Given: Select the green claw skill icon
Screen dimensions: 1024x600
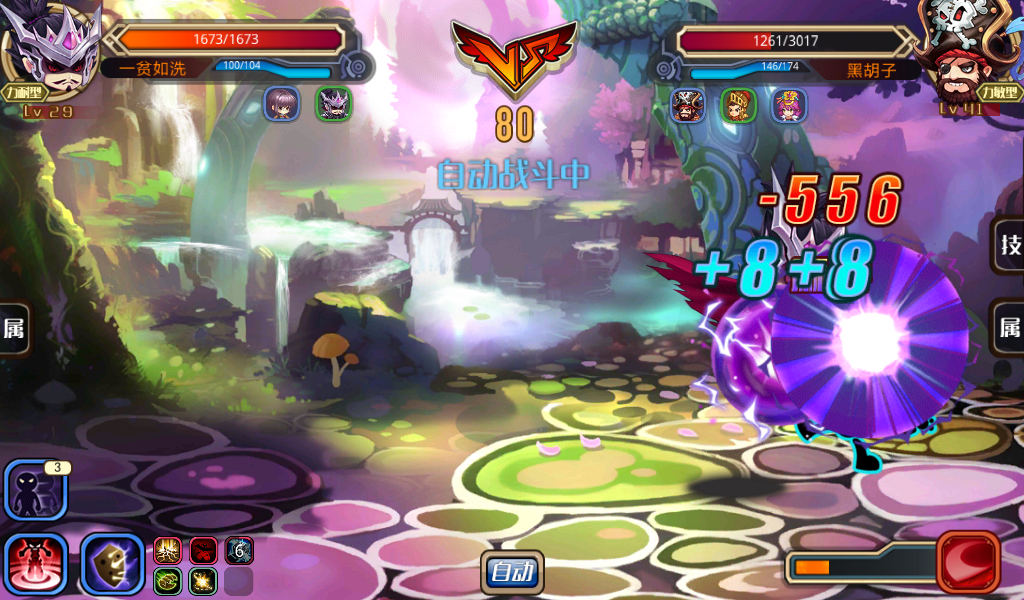Looking at the screenshot, I should (167, 581).
